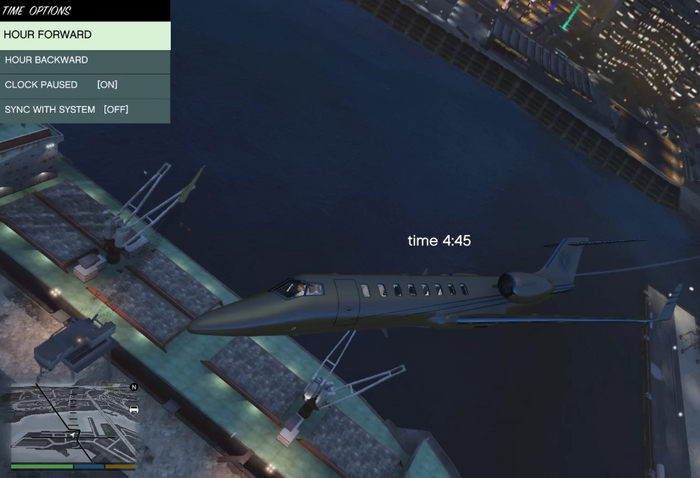Toggle Sync With System option
700x478 pixels.
click(85, 109)
